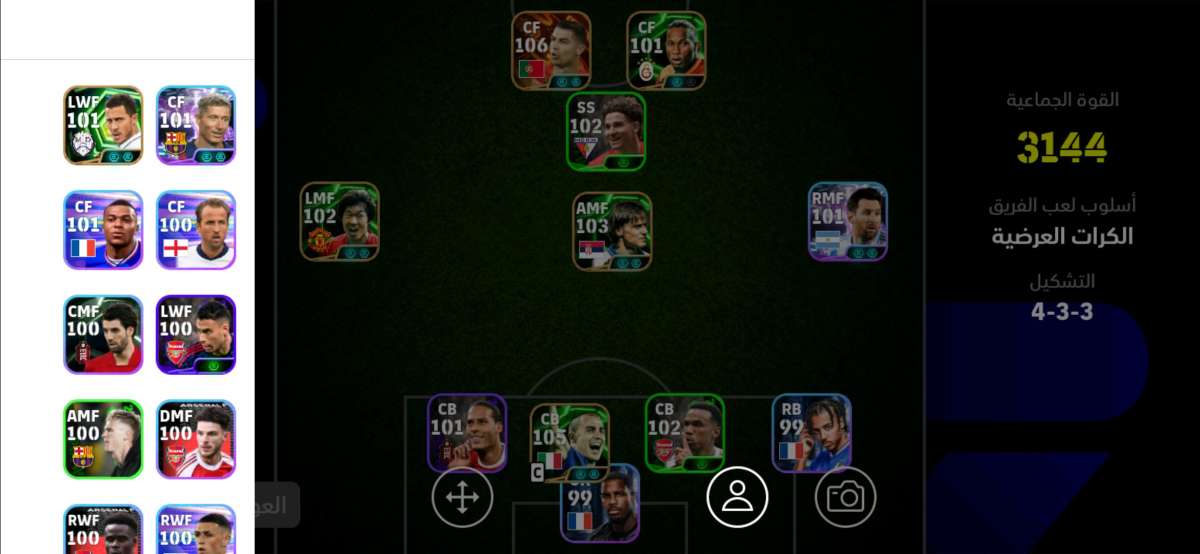Image resolution: width=1200 pixels, height=554 pixels.
Task: Choose the reserve CF 100 England card
Action: [x=196, y=230]
